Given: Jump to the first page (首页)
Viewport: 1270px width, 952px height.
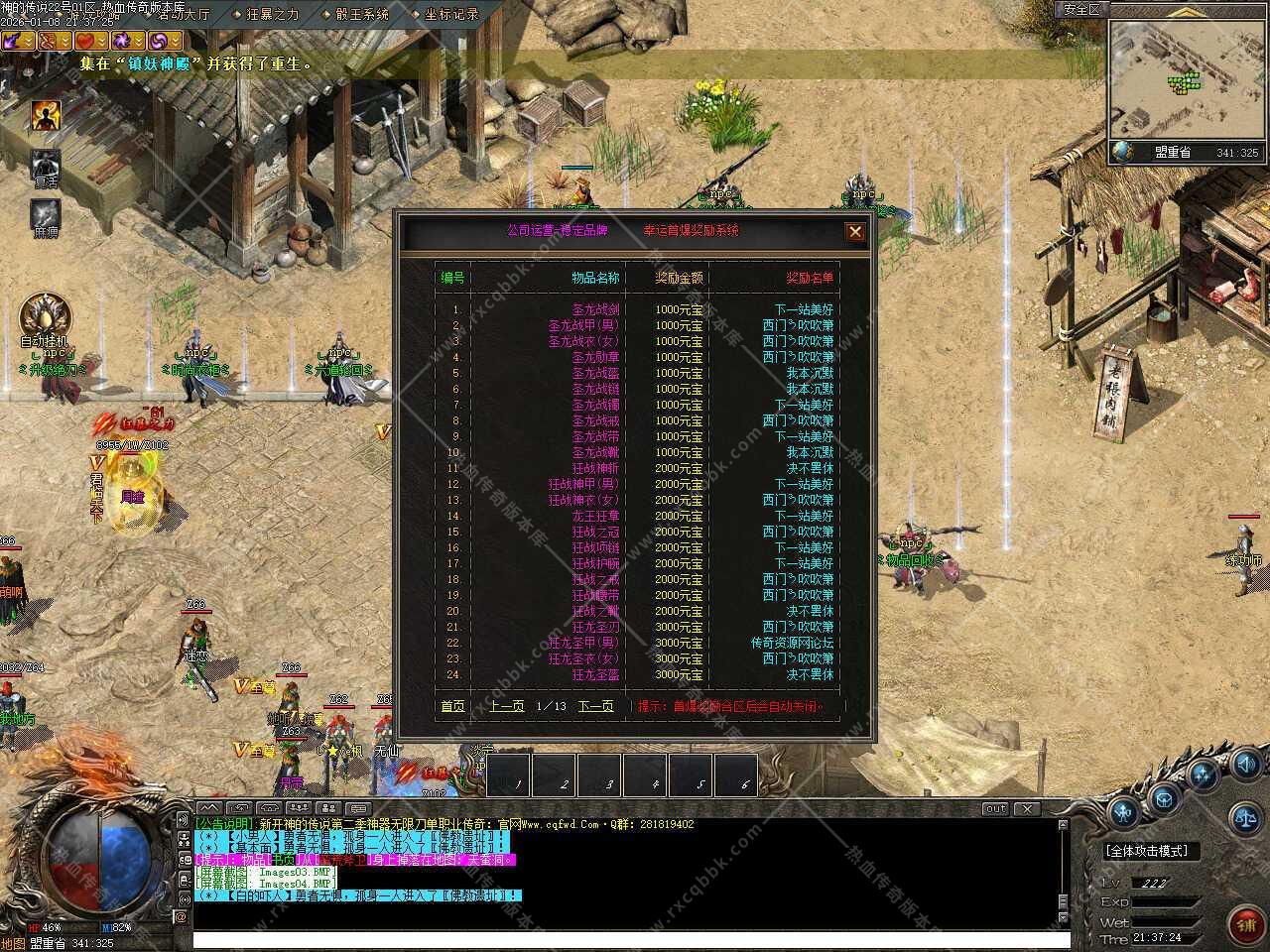Looking at the screenshot, I should 452,706.
